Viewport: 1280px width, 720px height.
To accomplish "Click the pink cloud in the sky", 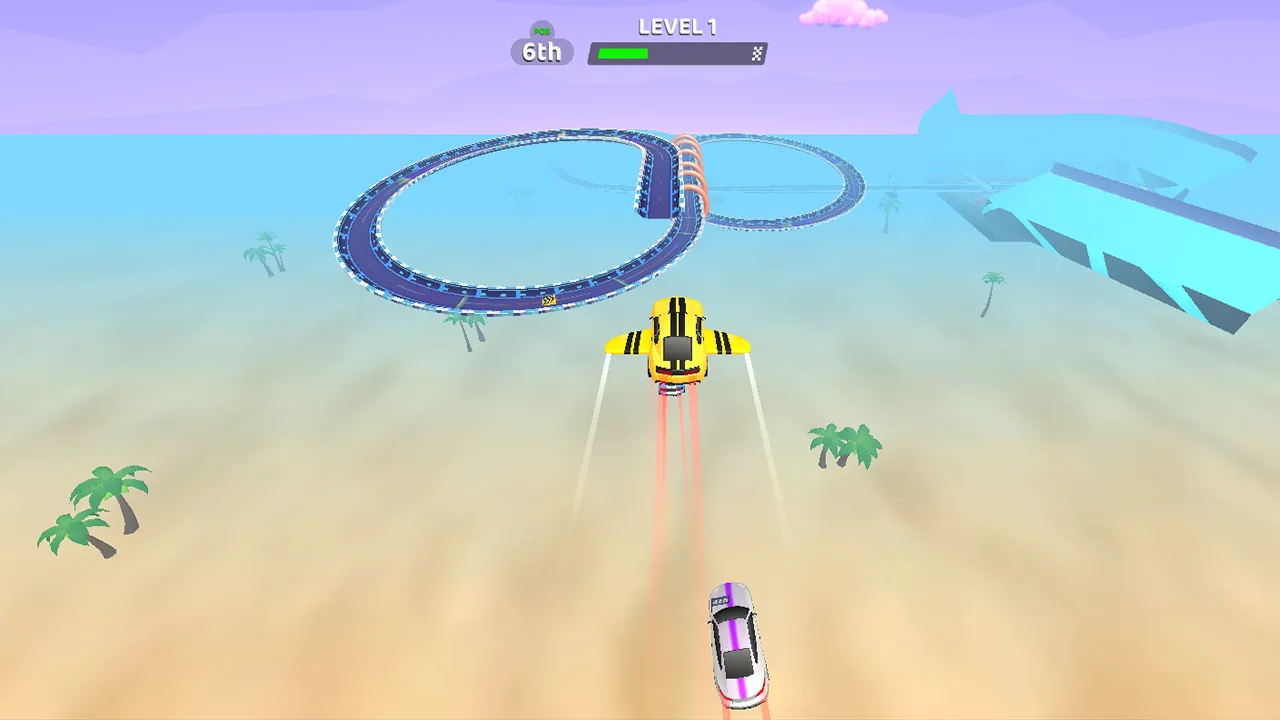I will [x=845, y=14].
